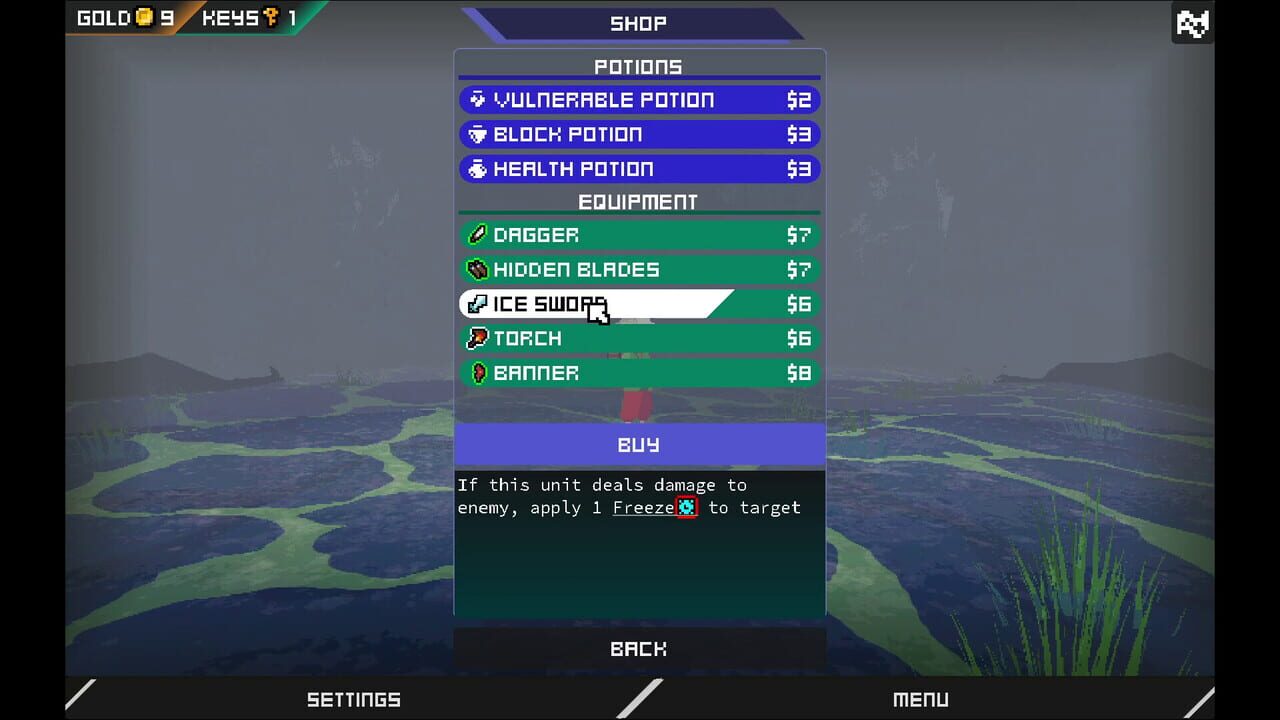The width and height of the screenshot is (1280, 720).
Task: Click the Potions section header
Action: 639,66
